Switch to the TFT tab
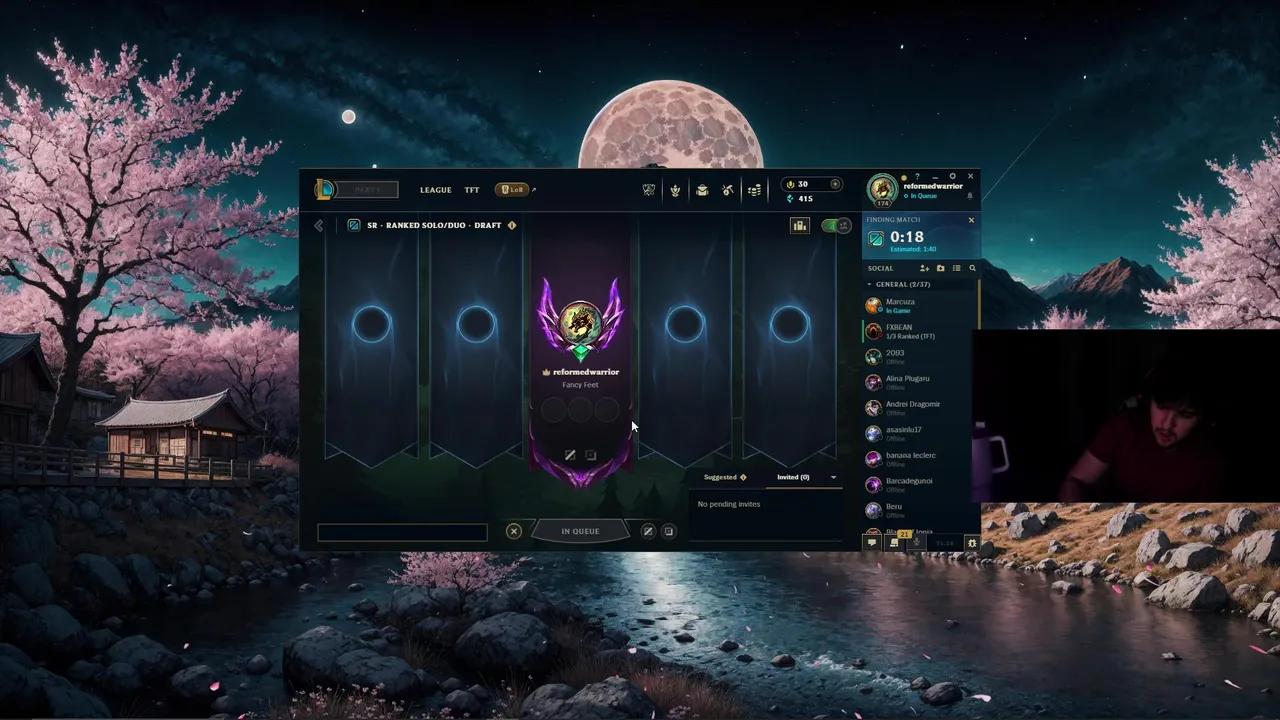This screenshot has height=720, width=1280. click(x=471, y=190)
